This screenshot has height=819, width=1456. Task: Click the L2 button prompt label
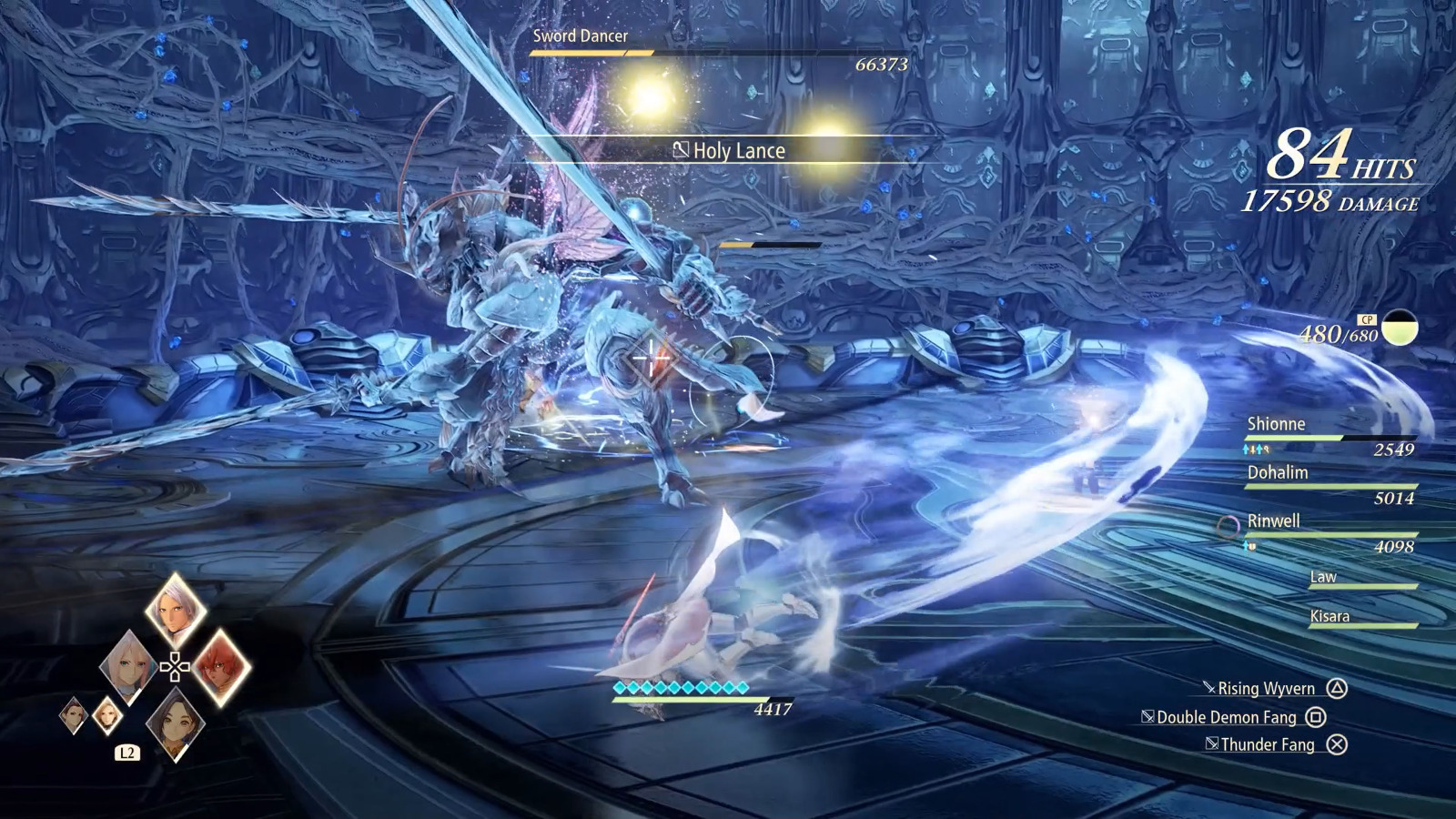pos(127,753)
